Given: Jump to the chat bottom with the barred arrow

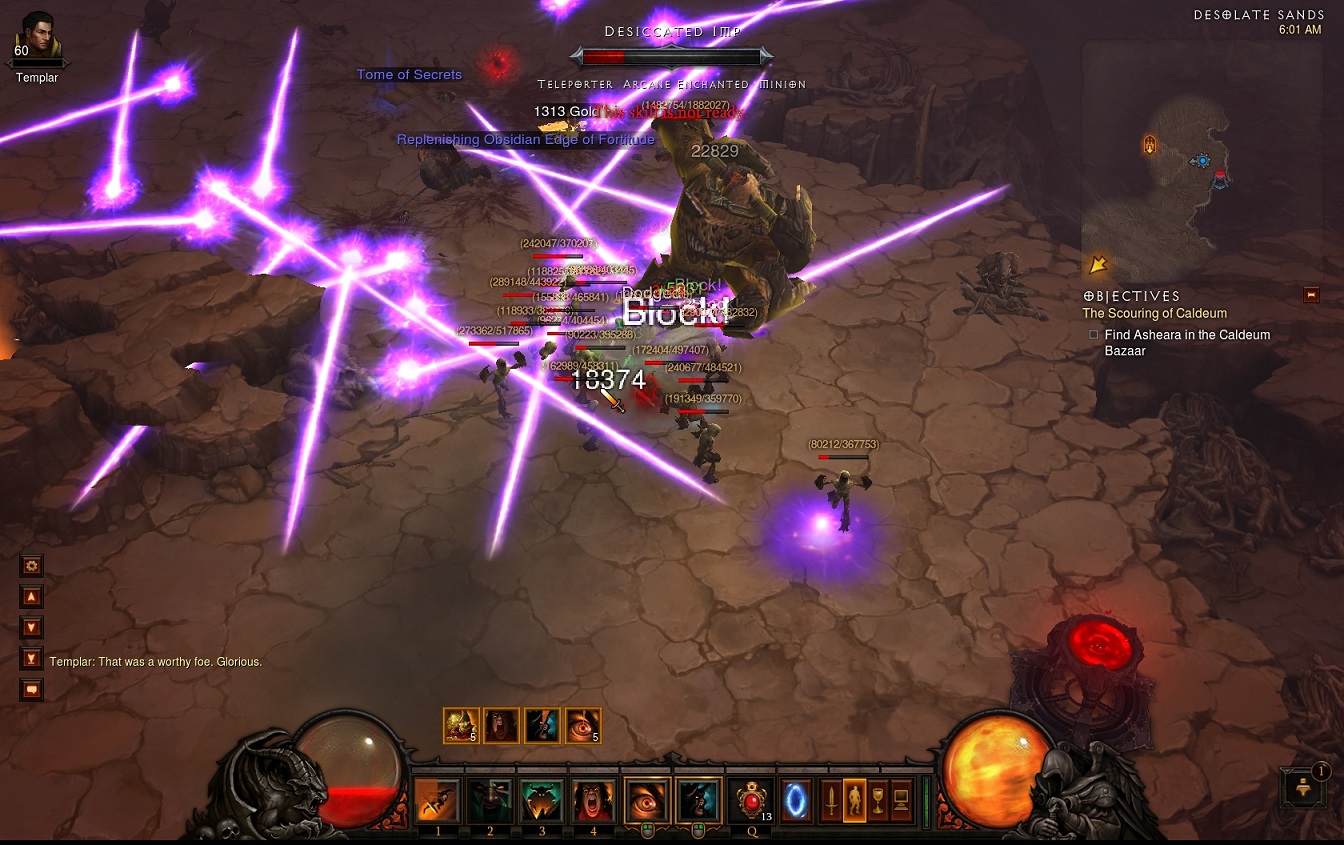Looking at the screenshot, I should tap(32, 658).
